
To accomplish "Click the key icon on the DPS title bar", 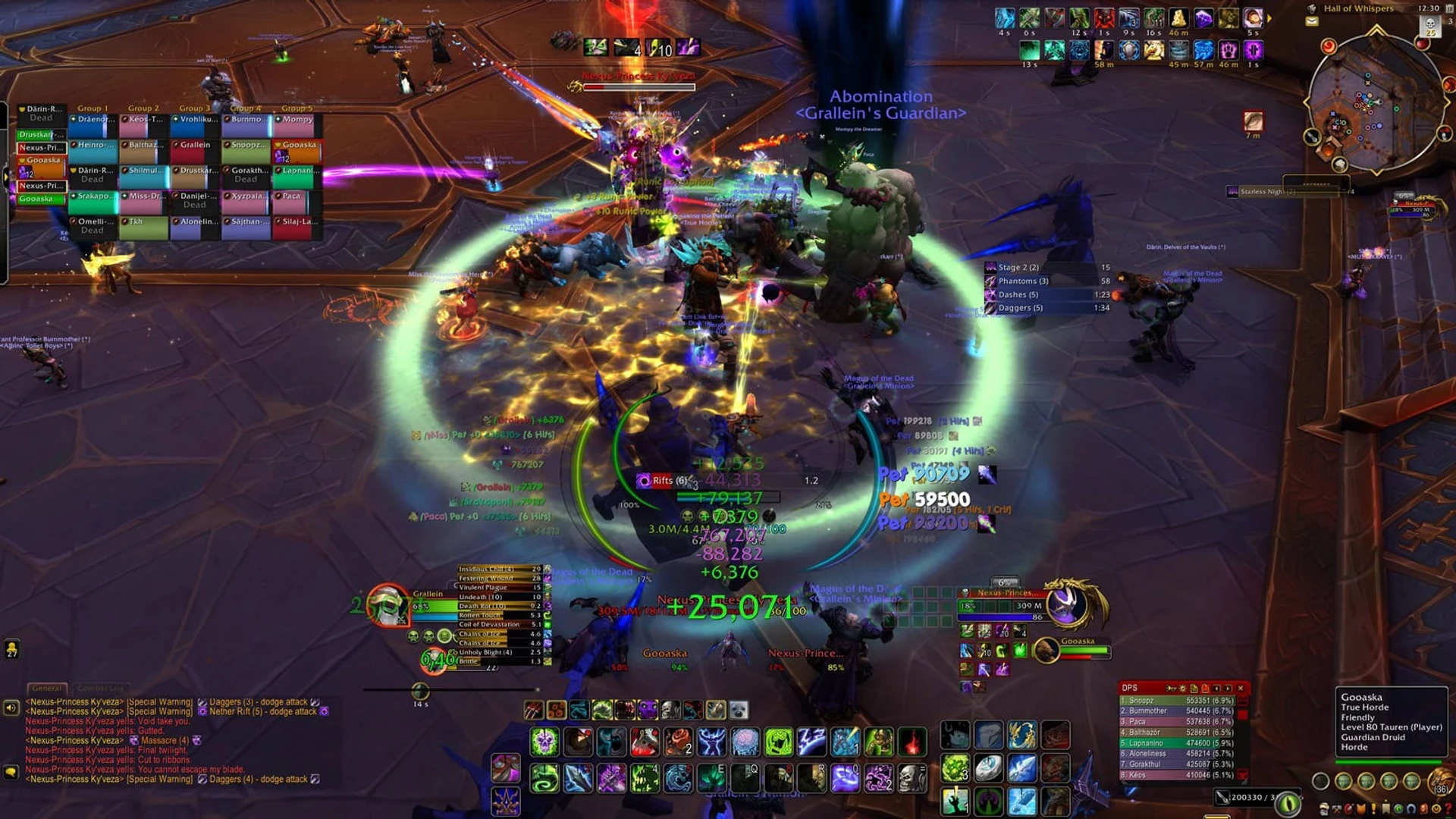I will pyautogui.click(x=1172, y=688).
